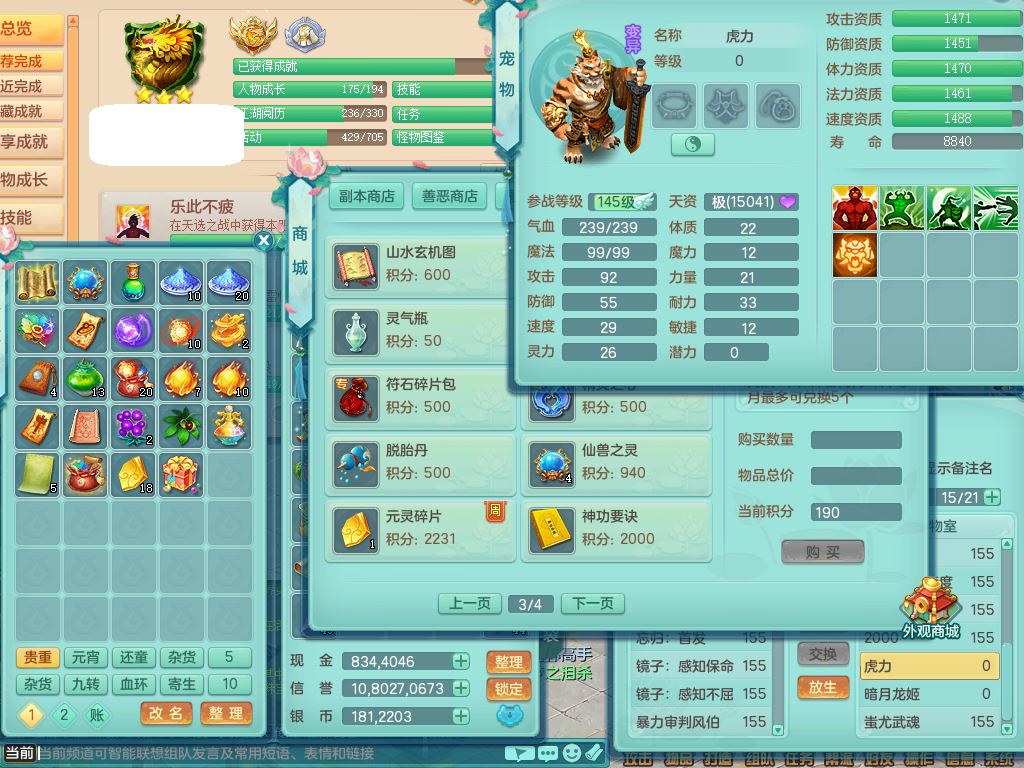The image size is (1024, 768).
Task: Switch to bag page 2
Action: click(x=64, y=715)
